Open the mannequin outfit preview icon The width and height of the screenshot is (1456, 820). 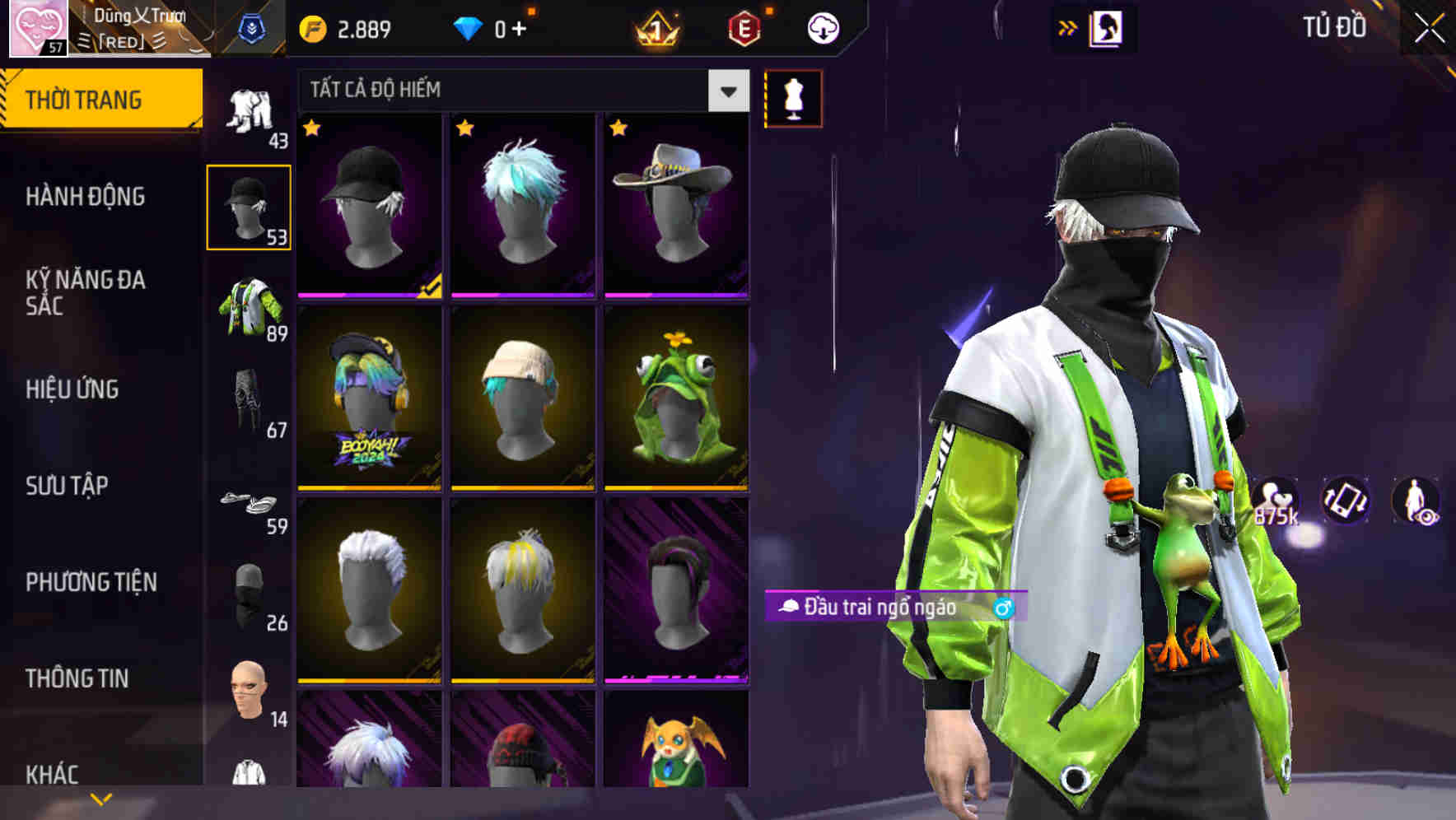coord(793,98)
